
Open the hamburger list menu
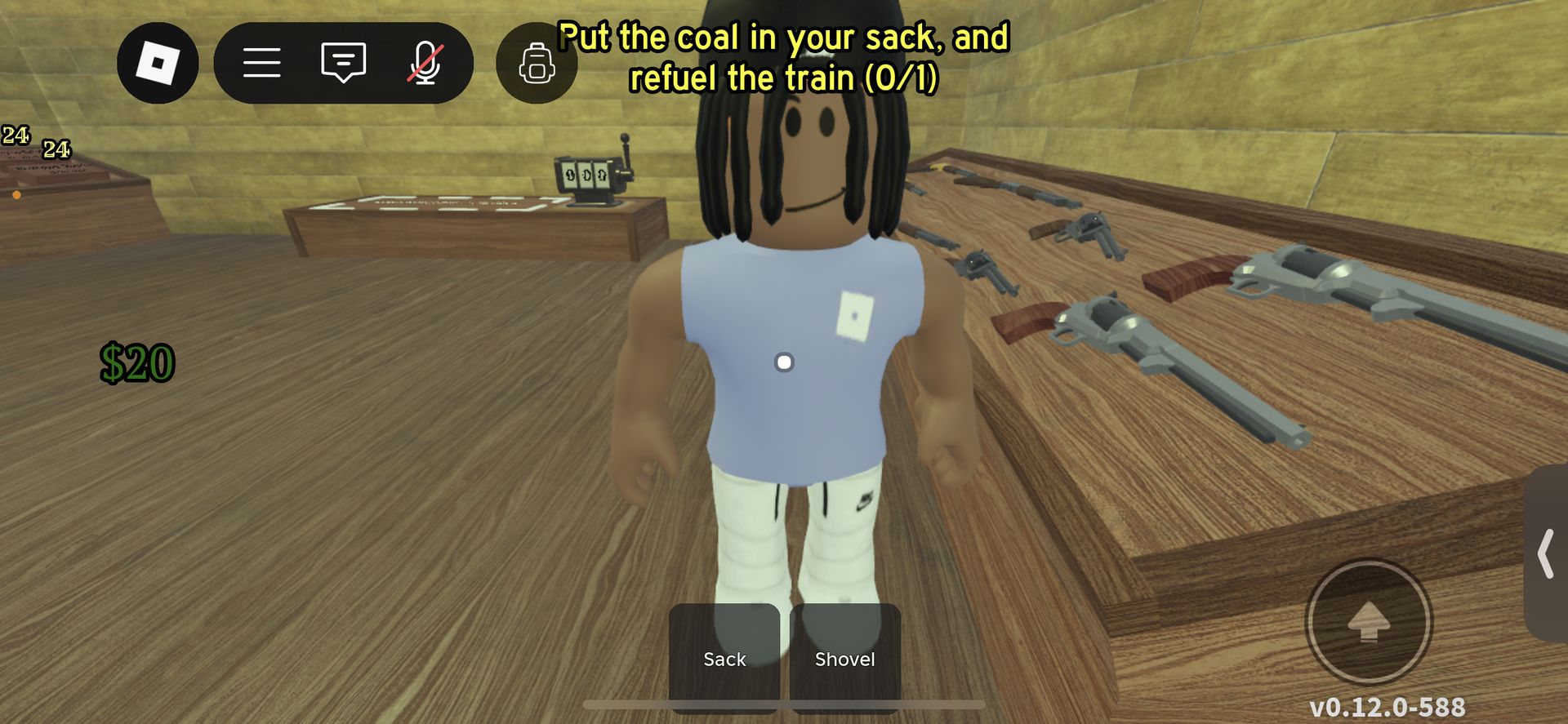pos(261,63)
